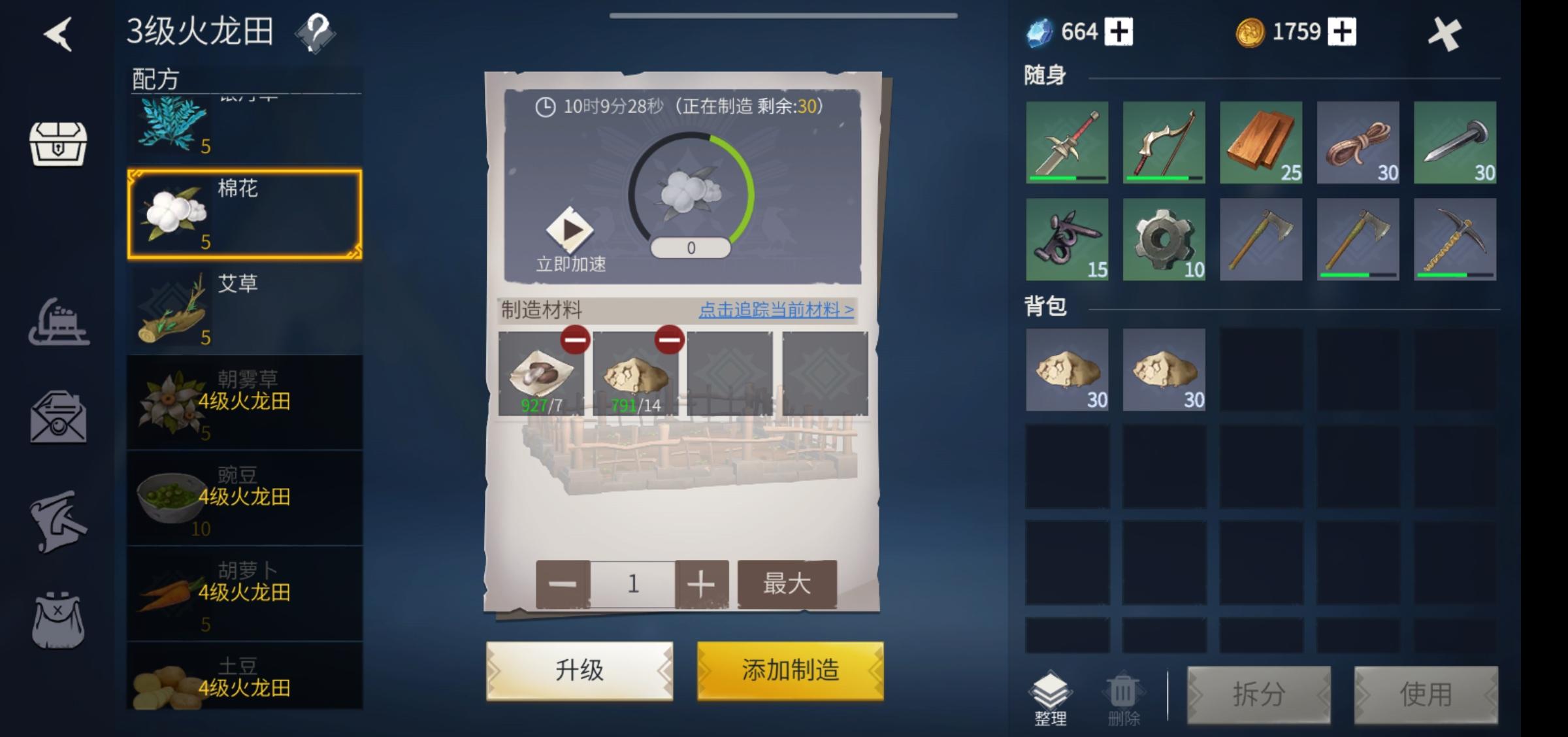Select the sword in 随身 inventory
The width and height of the screenshot is (1568, 737).
click(1068, 143)
